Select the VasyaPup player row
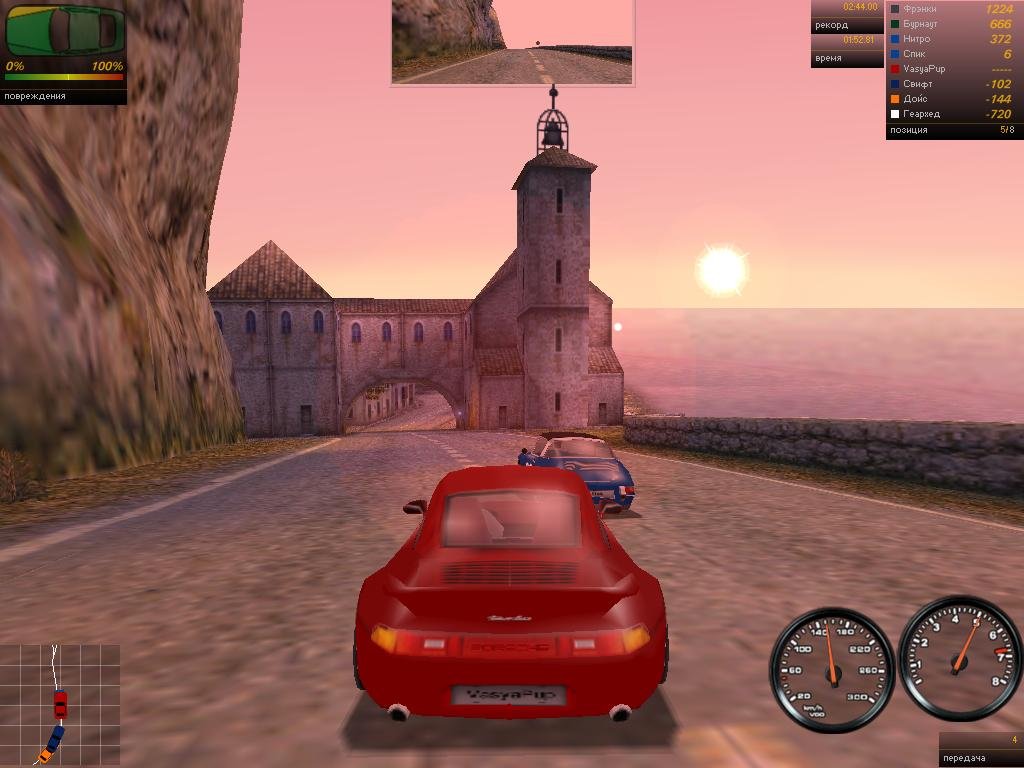Viewport: 1024px width, 768px height. (x=952, y=69)
